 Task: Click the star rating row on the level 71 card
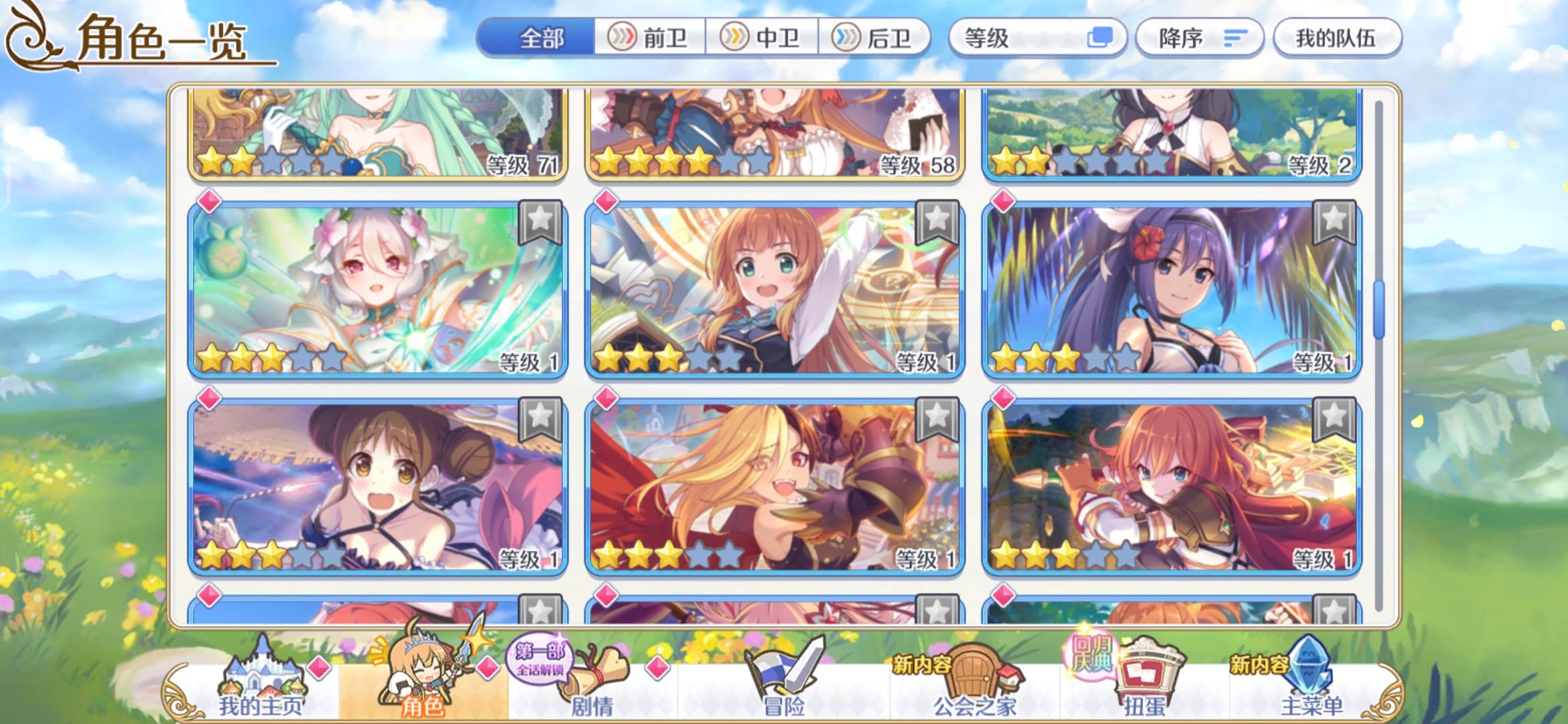tap(268, 160)
